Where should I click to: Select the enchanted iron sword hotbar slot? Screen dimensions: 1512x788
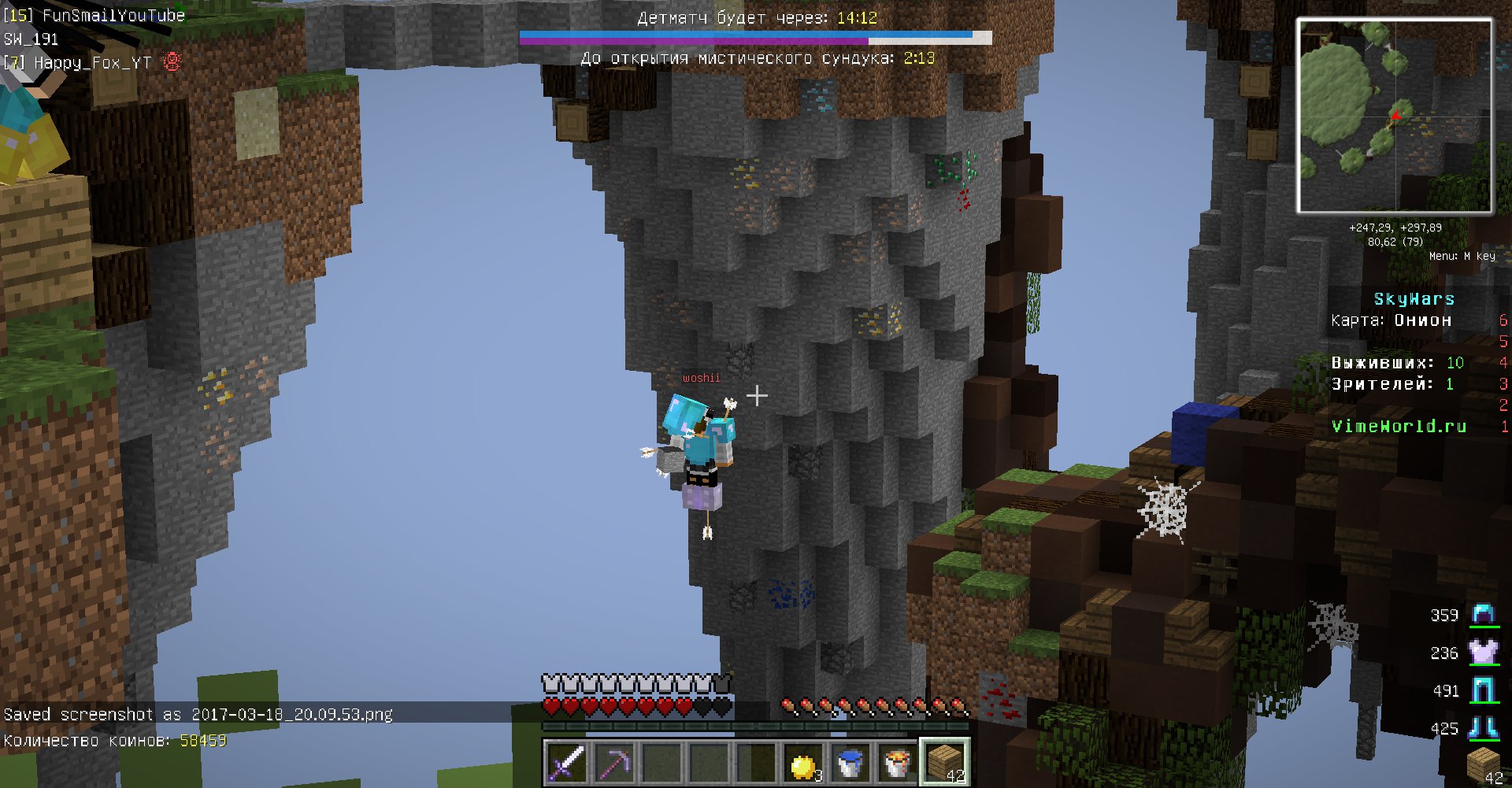tap(566, 762)
